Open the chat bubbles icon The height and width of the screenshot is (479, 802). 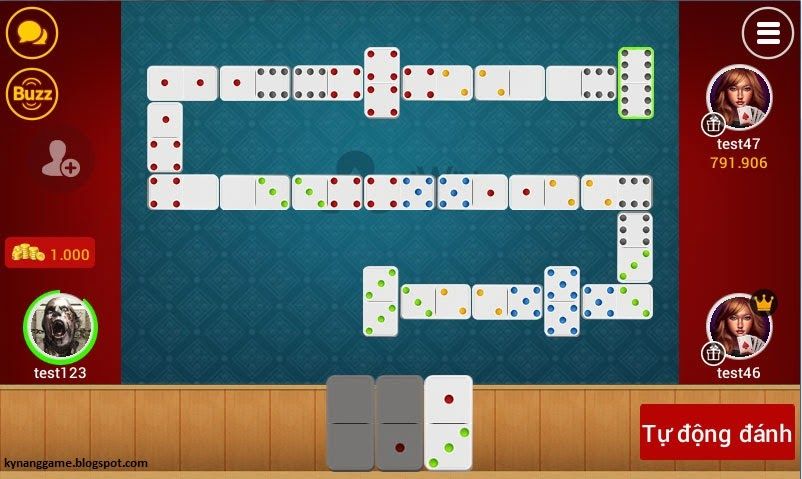31,32
